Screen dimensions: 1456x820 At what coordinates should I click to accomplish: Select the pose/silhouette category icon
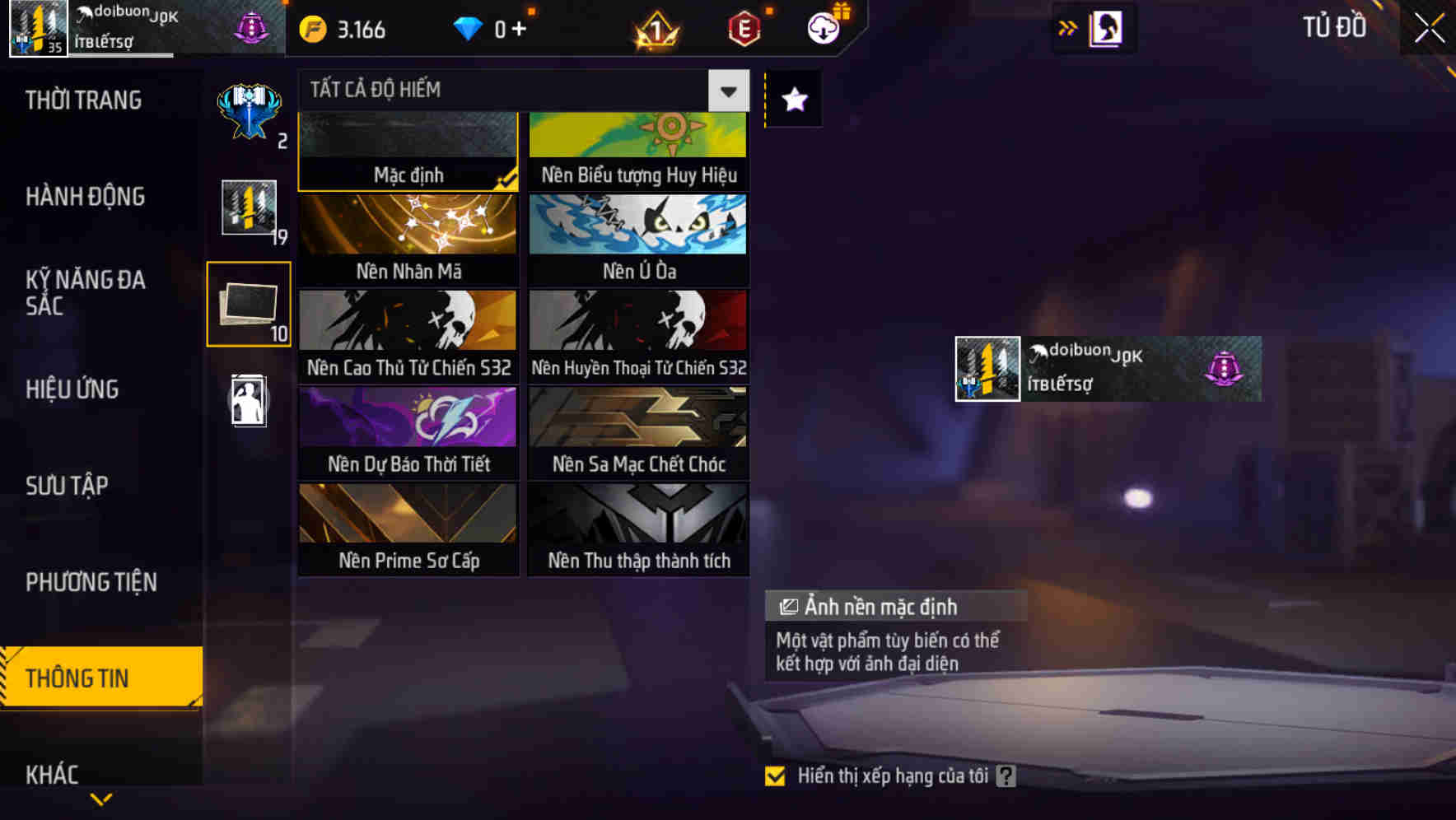(248, 401)
